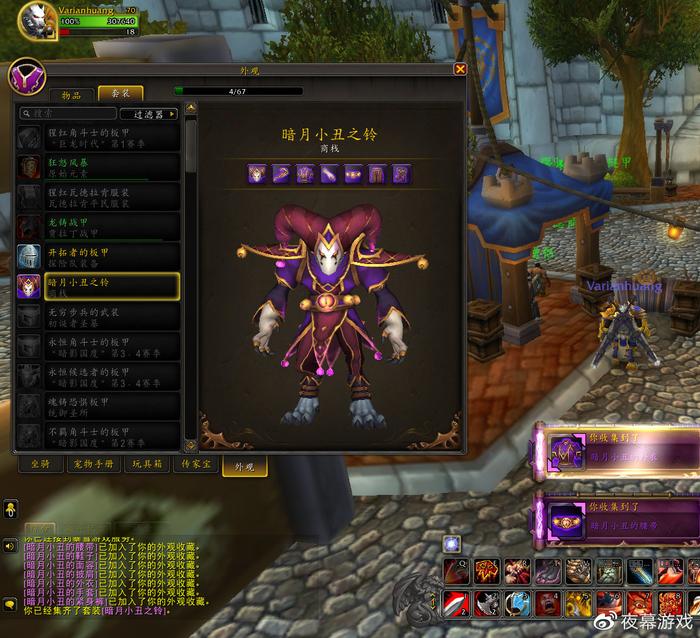Click the jester belt set piece icon
This screenshot has height=638, width=700.
coord(352,174)
